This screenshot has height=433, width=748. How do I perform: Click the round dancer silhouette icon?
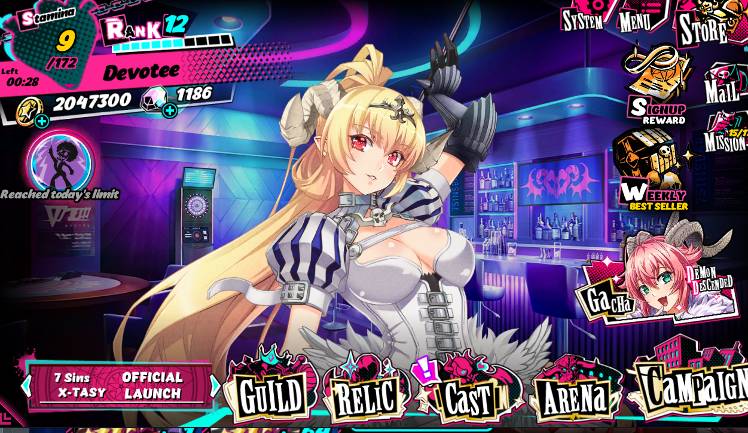(60, 157)
